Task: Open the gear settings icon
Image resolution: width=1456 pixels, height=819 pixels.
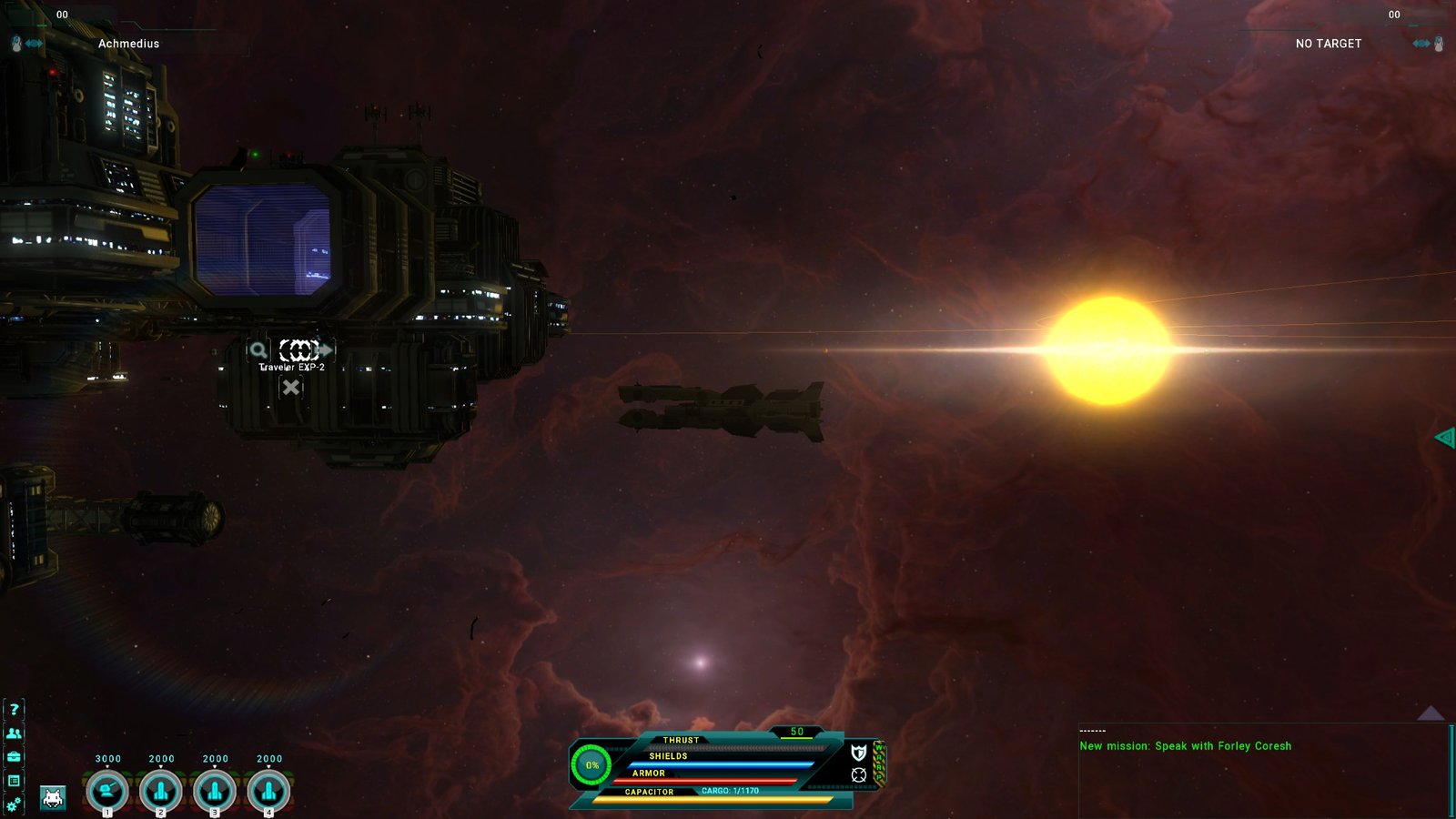Action: tap(14, 804)
